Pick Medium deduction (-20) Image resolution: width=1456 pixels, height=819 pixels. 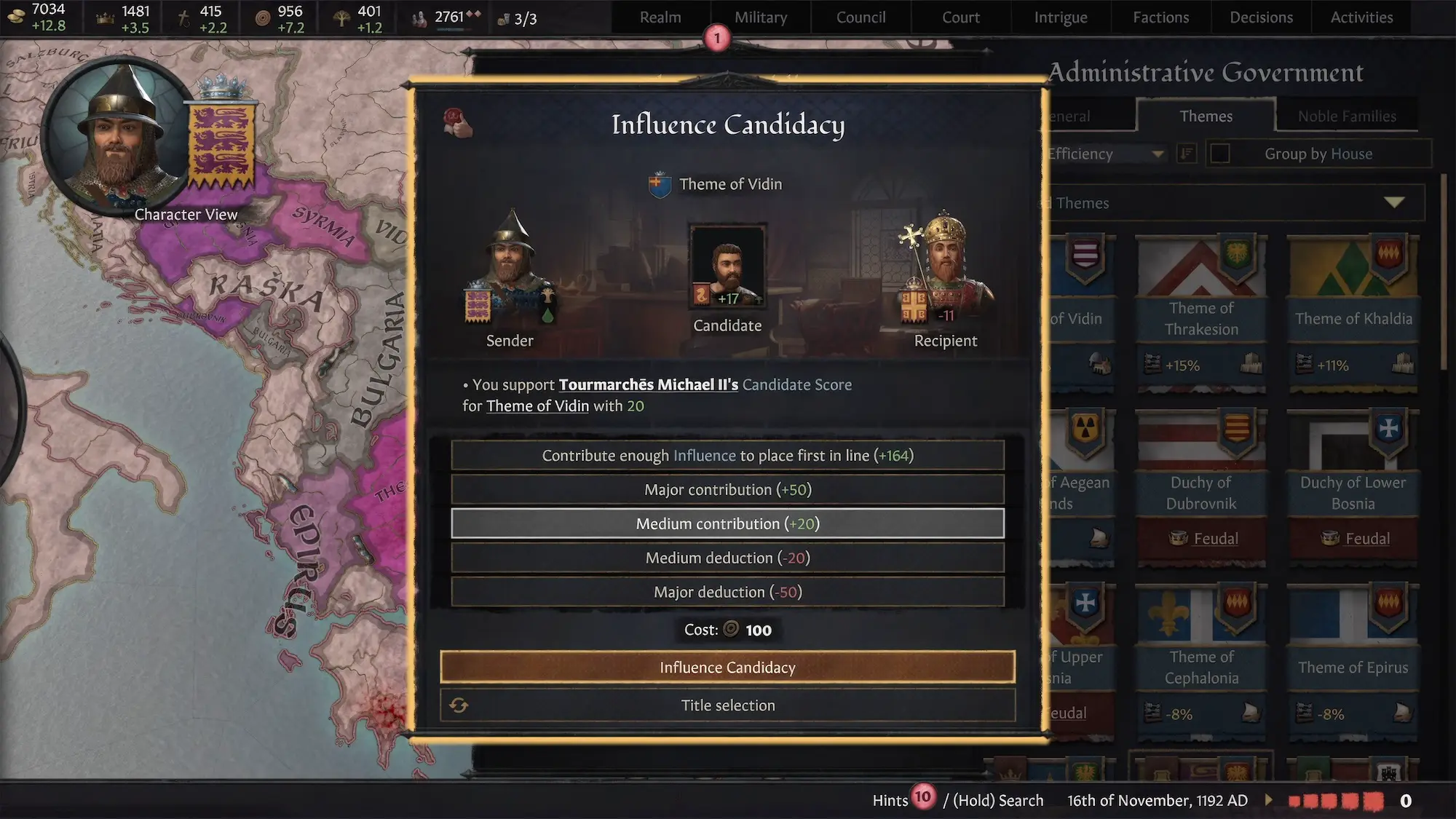click(x=727, y=558)
